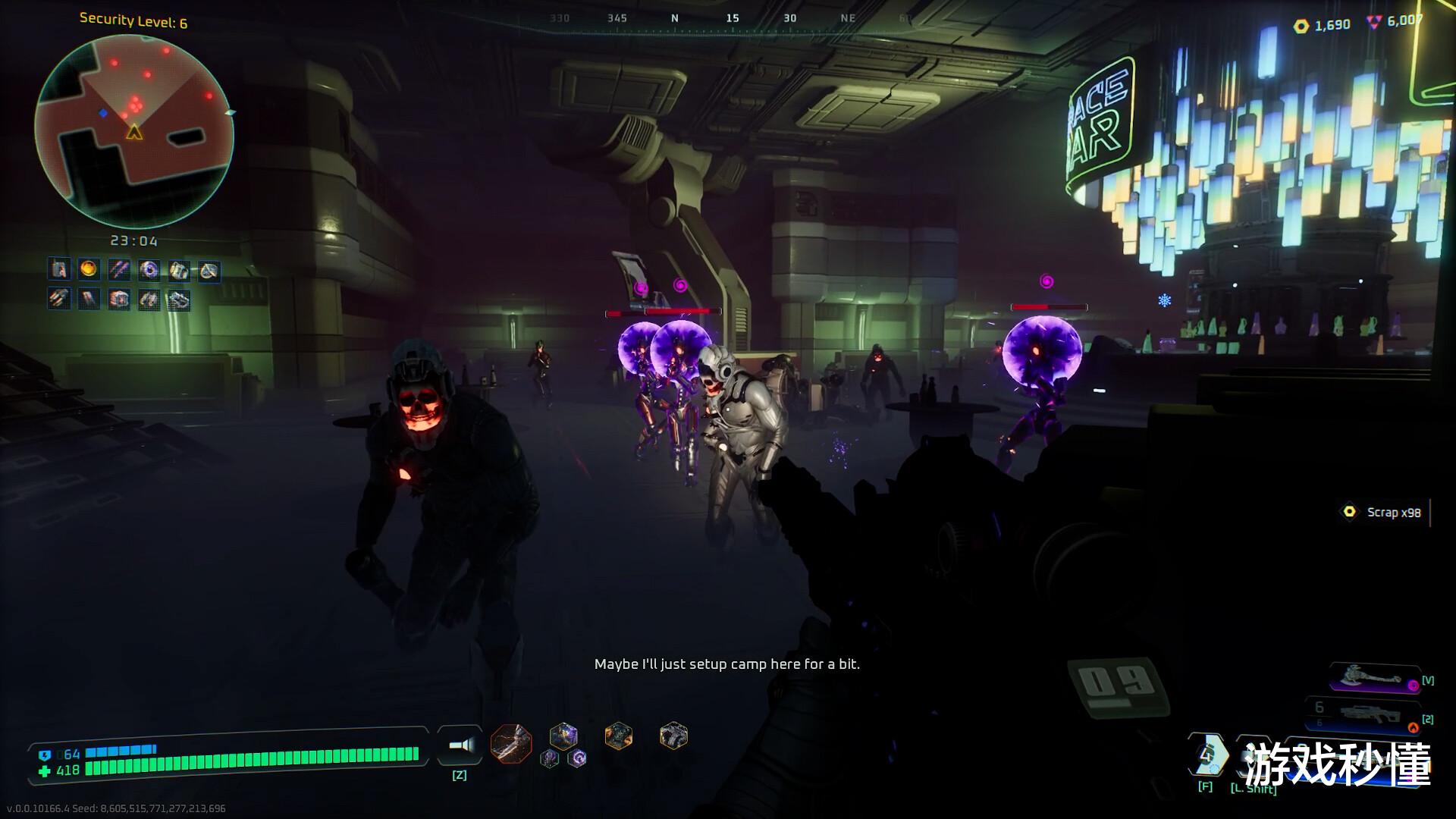1456x819 pixels.
Task: Switch to the rifle weapon slot
Action: click(x=1365, y=714)
